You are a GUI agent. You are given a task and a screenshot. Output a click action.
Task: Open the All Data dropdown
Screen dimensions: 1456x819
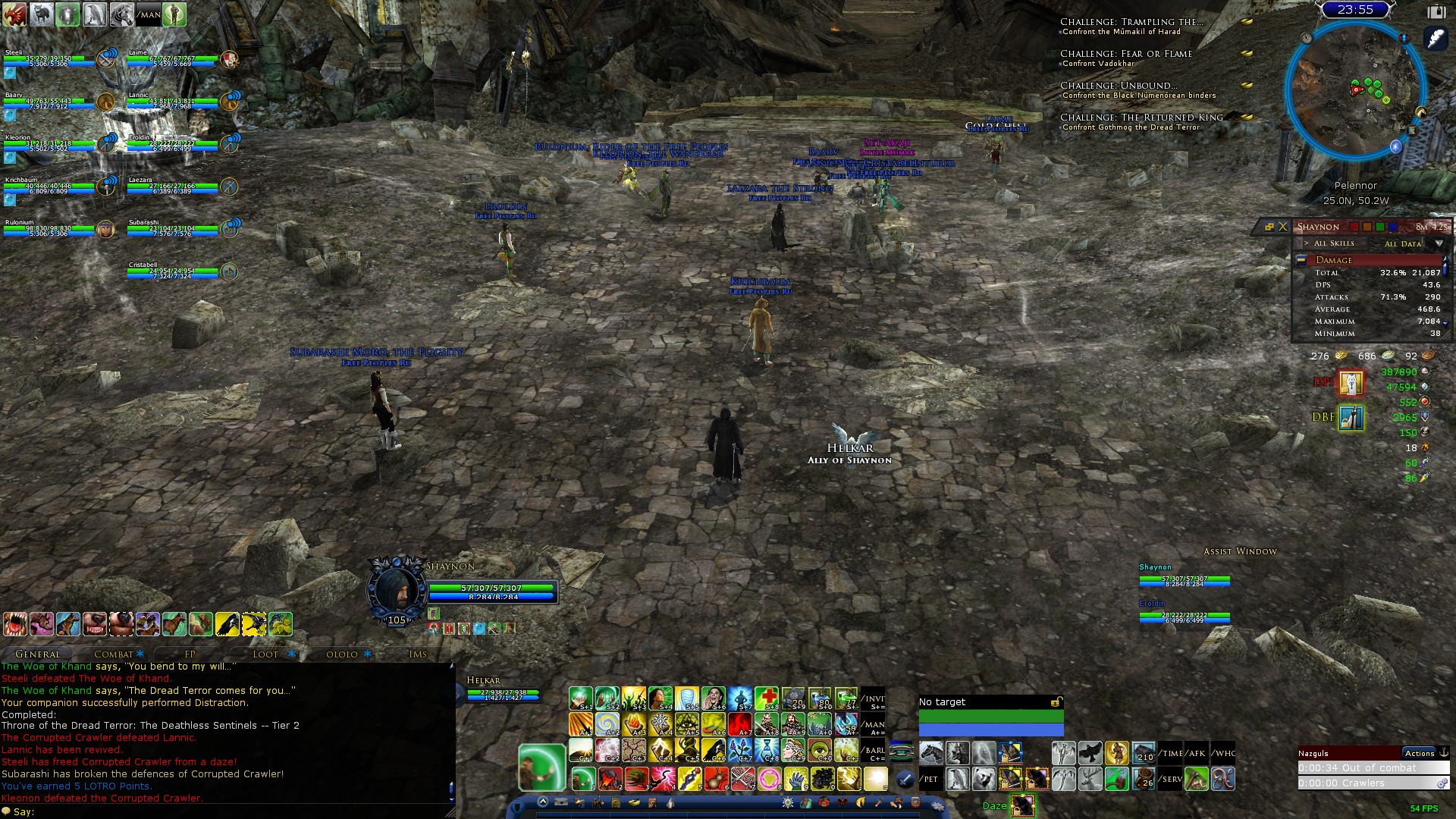point(1439,243)
